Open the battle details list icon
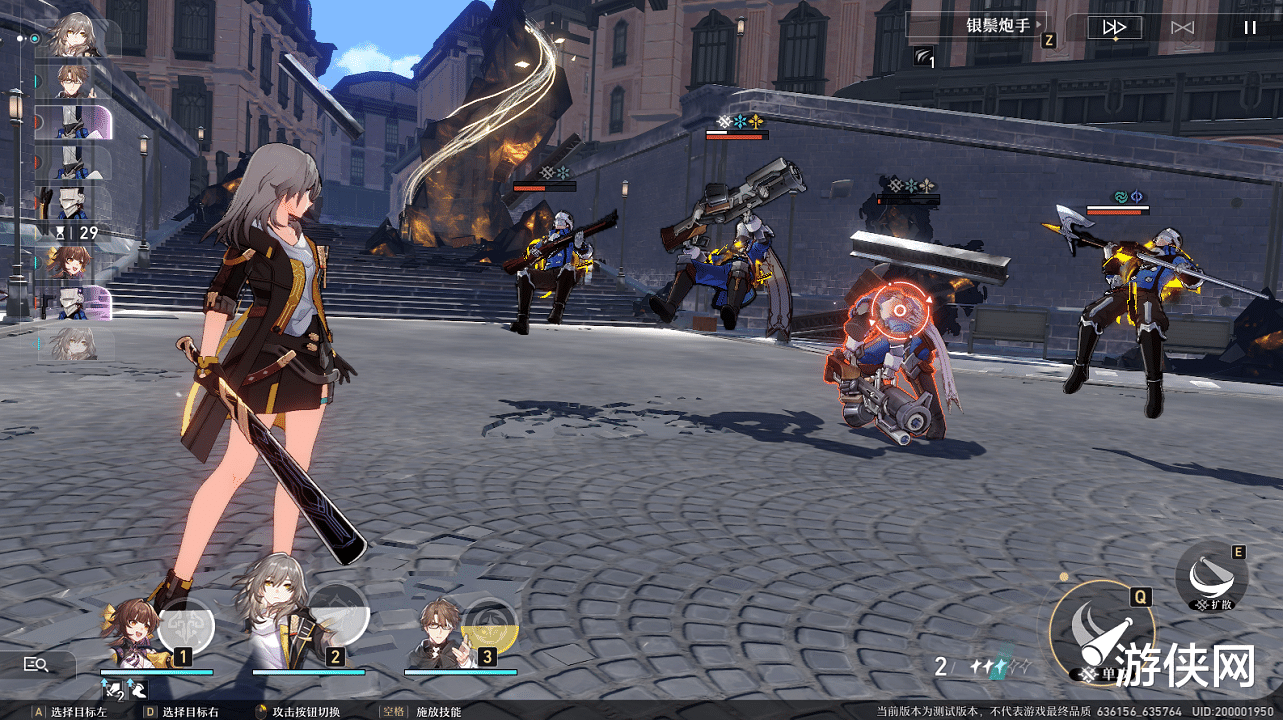This screenshot has height=720, width=1283. (x=37, y=664)
